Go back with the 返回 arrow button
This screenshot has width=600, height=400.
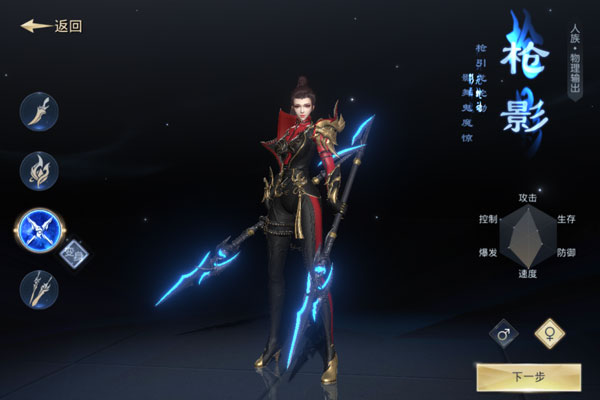51,27
